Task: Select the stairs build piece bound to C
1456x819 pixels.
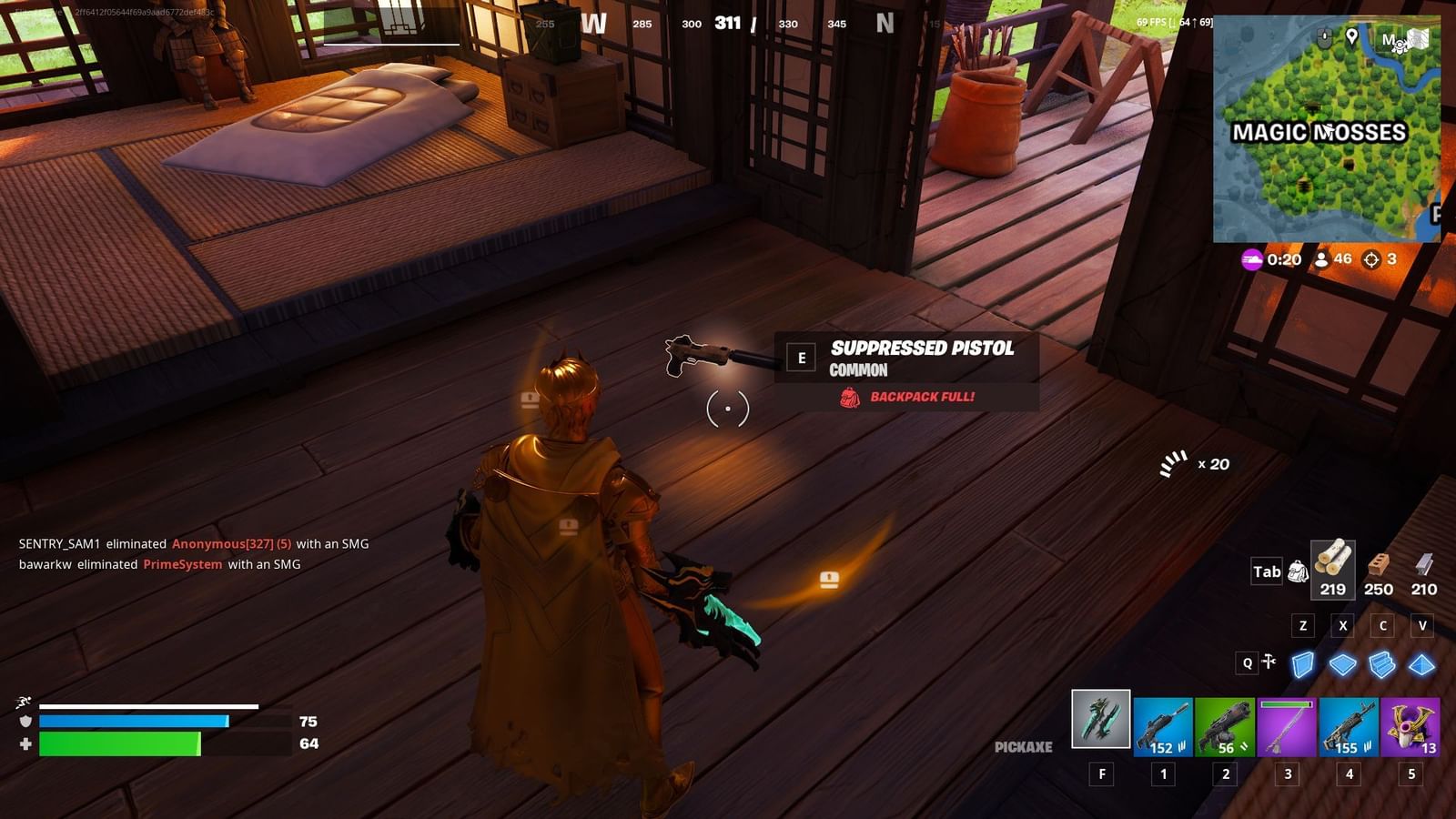Action: pos(1383,665)
